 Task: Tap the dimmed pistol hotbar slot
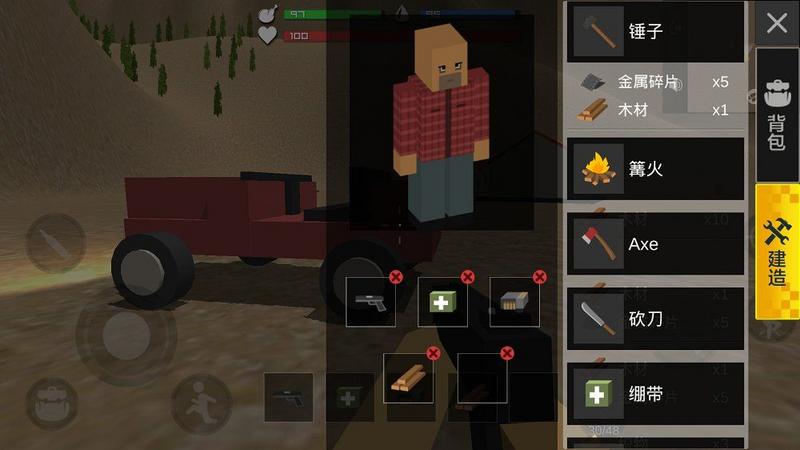[288, 397]
